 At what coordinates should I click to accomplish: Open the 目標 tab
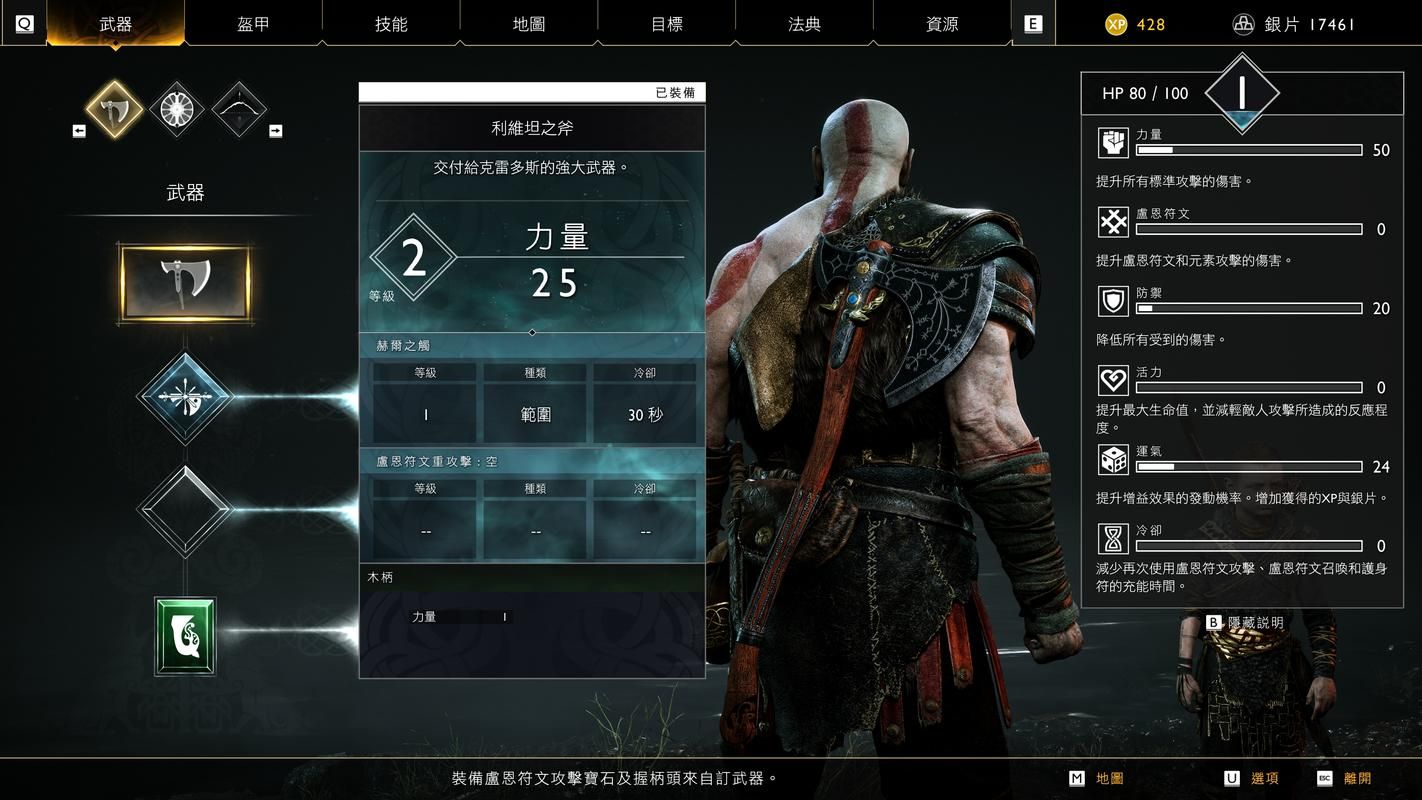(667, 24)
